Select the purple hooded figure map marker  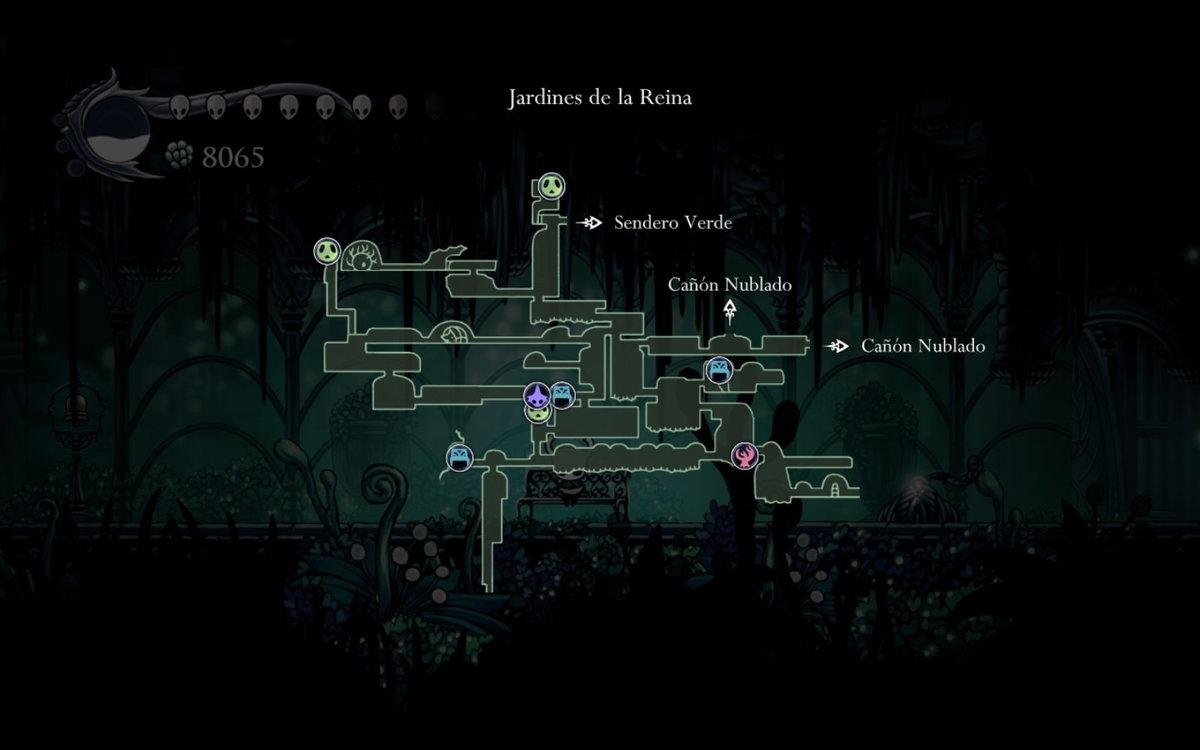point(538,394)
